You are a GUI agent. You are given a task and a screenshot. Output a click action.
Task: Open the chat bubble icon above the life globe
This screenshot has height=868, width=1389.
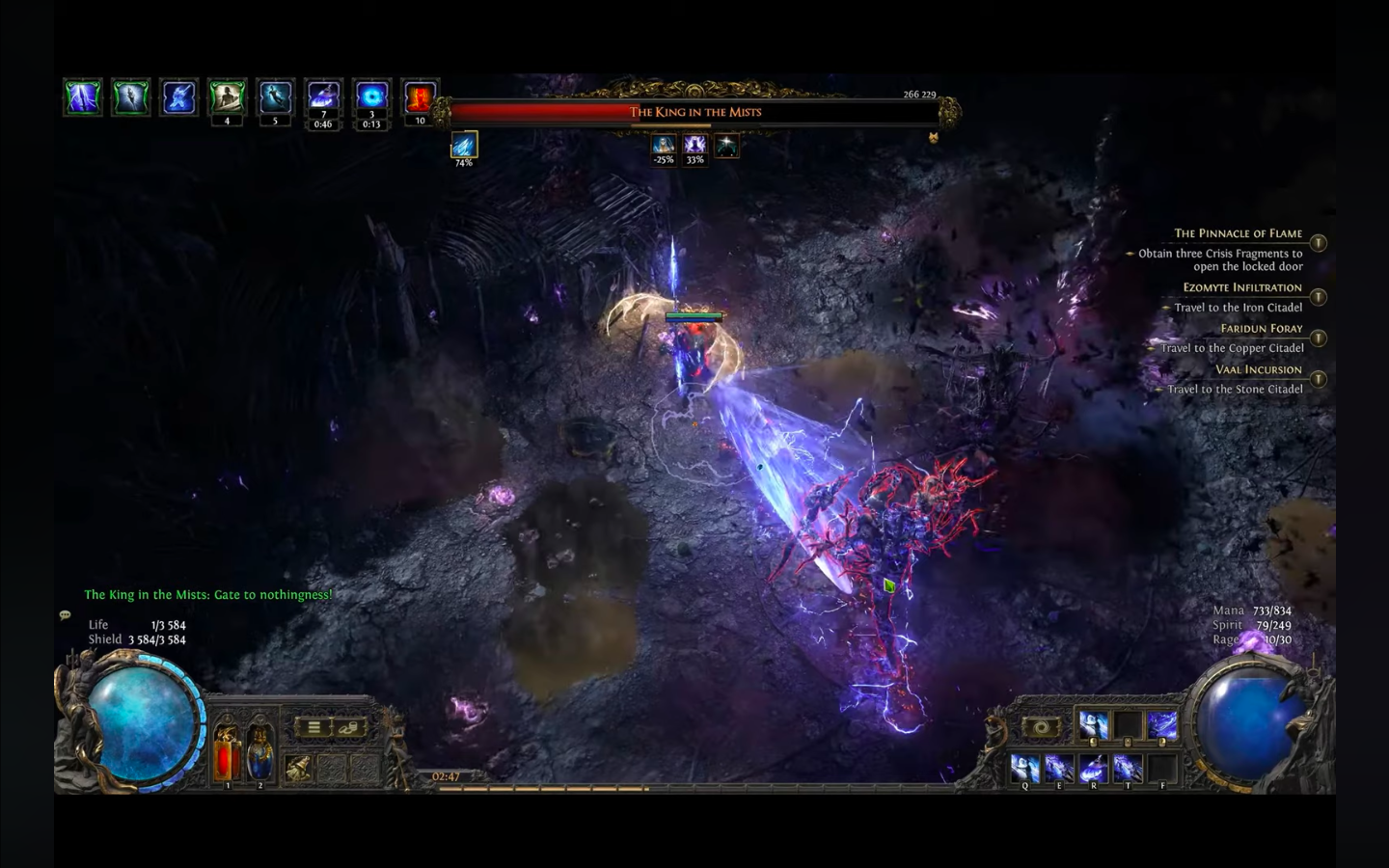[64, 614]
